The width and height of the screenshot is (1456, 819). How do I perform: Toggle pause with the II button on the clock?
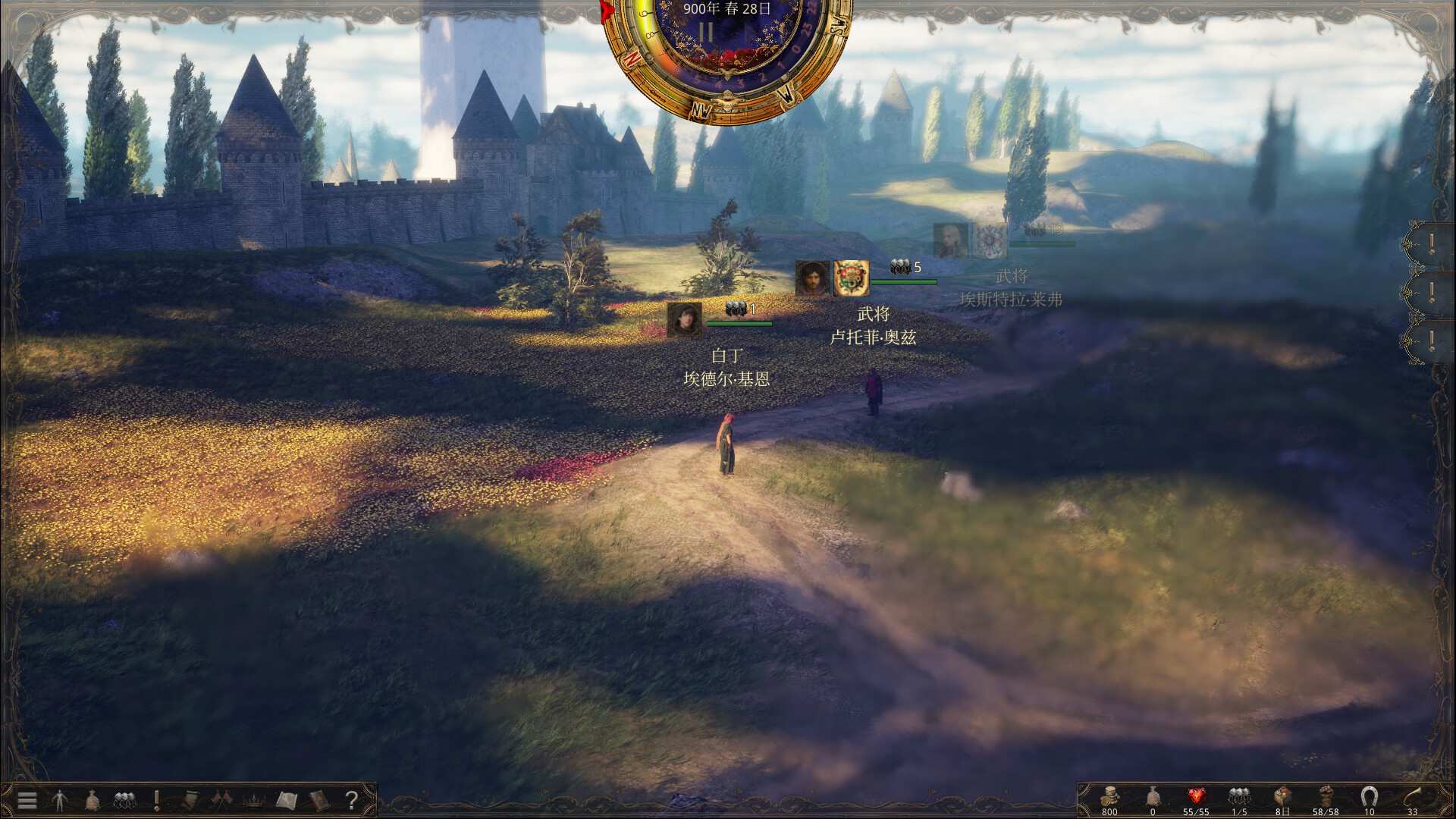pos(707,32)
